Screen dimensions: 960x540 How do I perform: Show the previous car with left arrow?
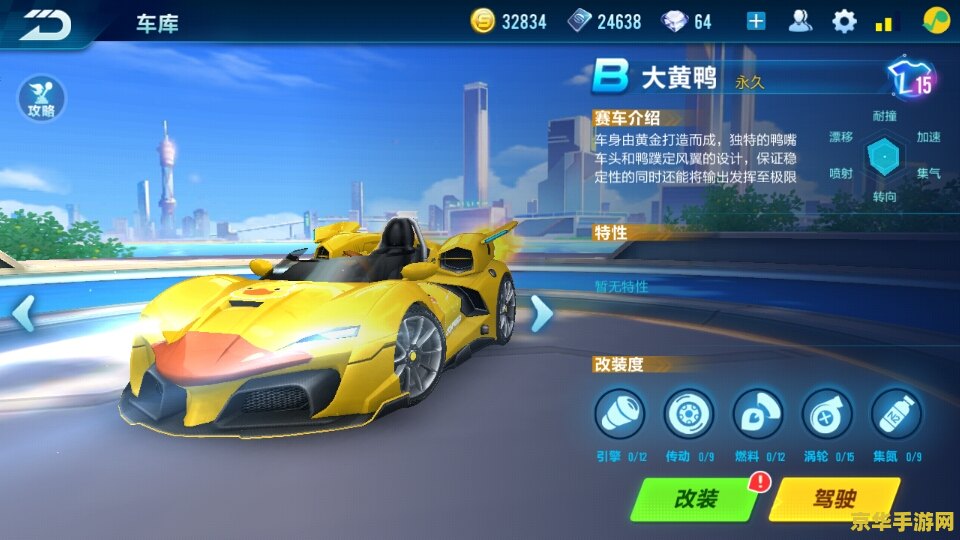[22, 313]
